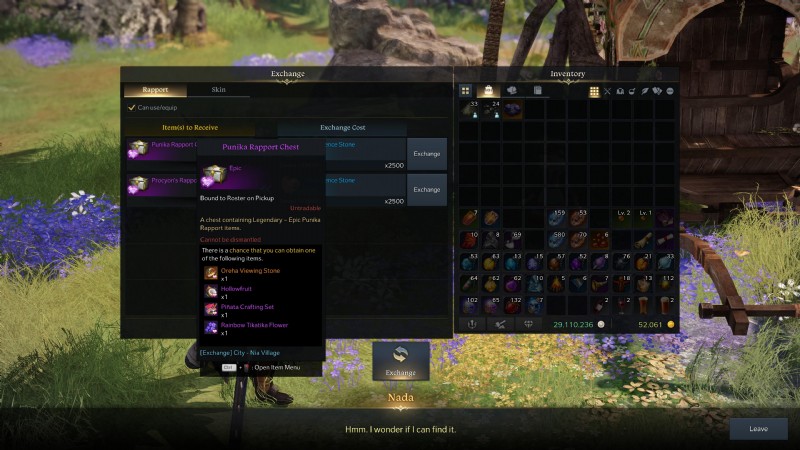The width and height of the screenshot is (800, 450).
Task: Select the purple item in the top inventory row
Action: (x=512, y=110)
